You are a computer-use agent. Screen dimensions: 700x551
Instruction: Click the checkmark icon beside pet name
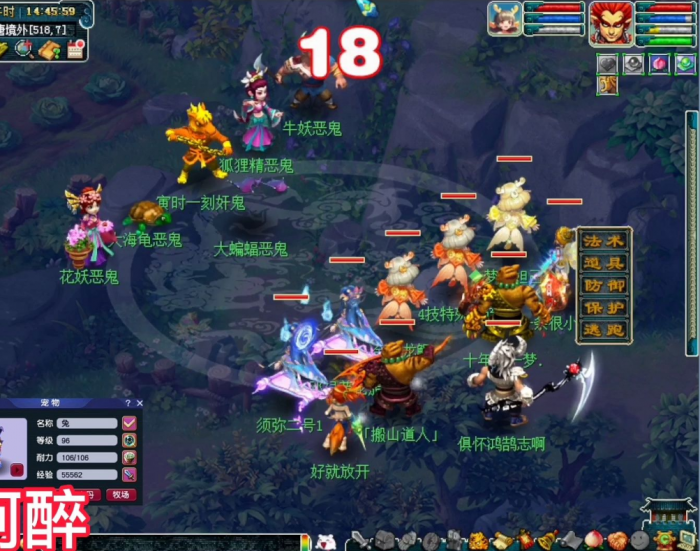pyautogui.click(x=129, y=423)
